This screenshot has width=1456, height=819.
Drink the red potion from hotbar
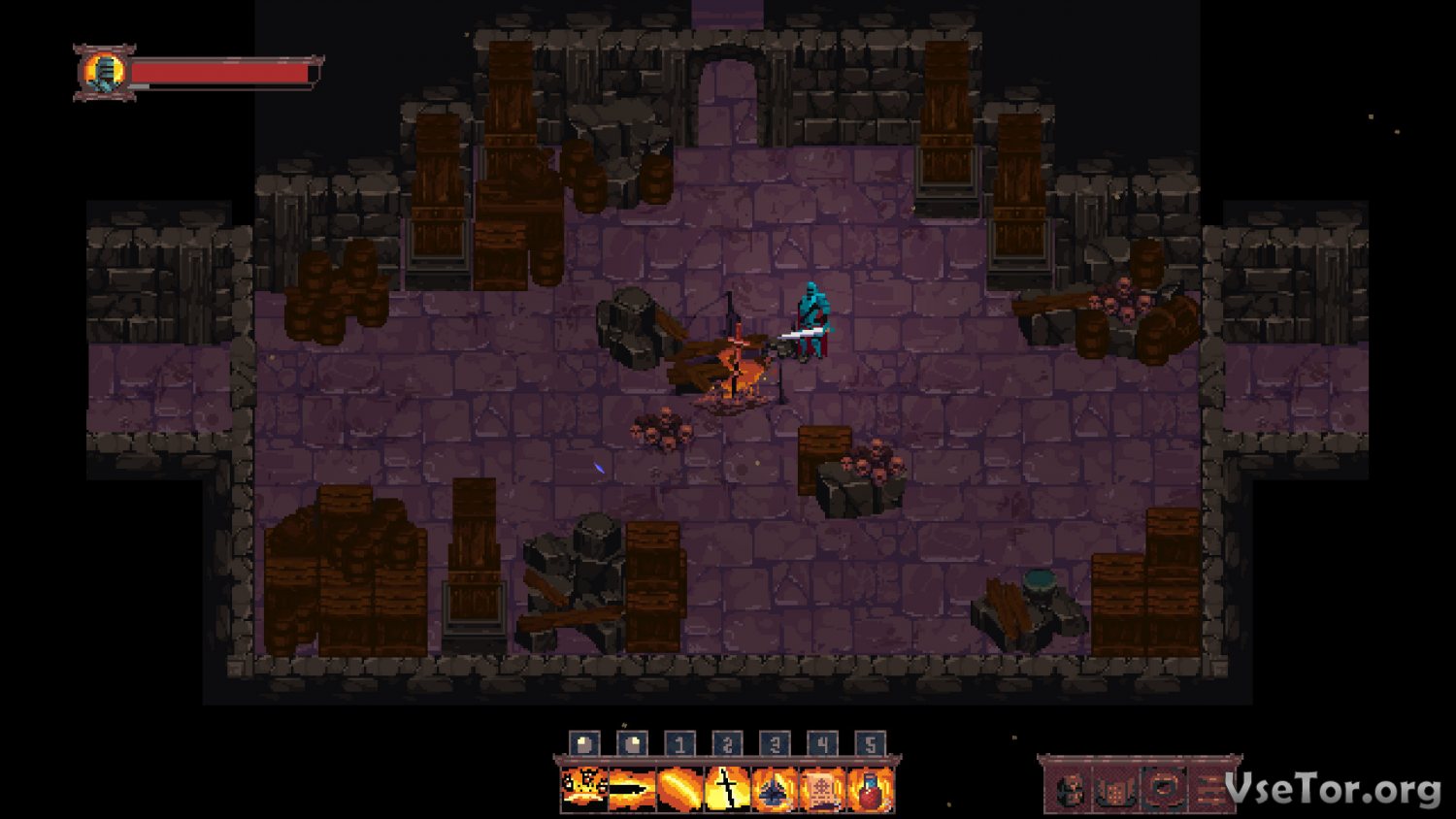click(870, 789)
